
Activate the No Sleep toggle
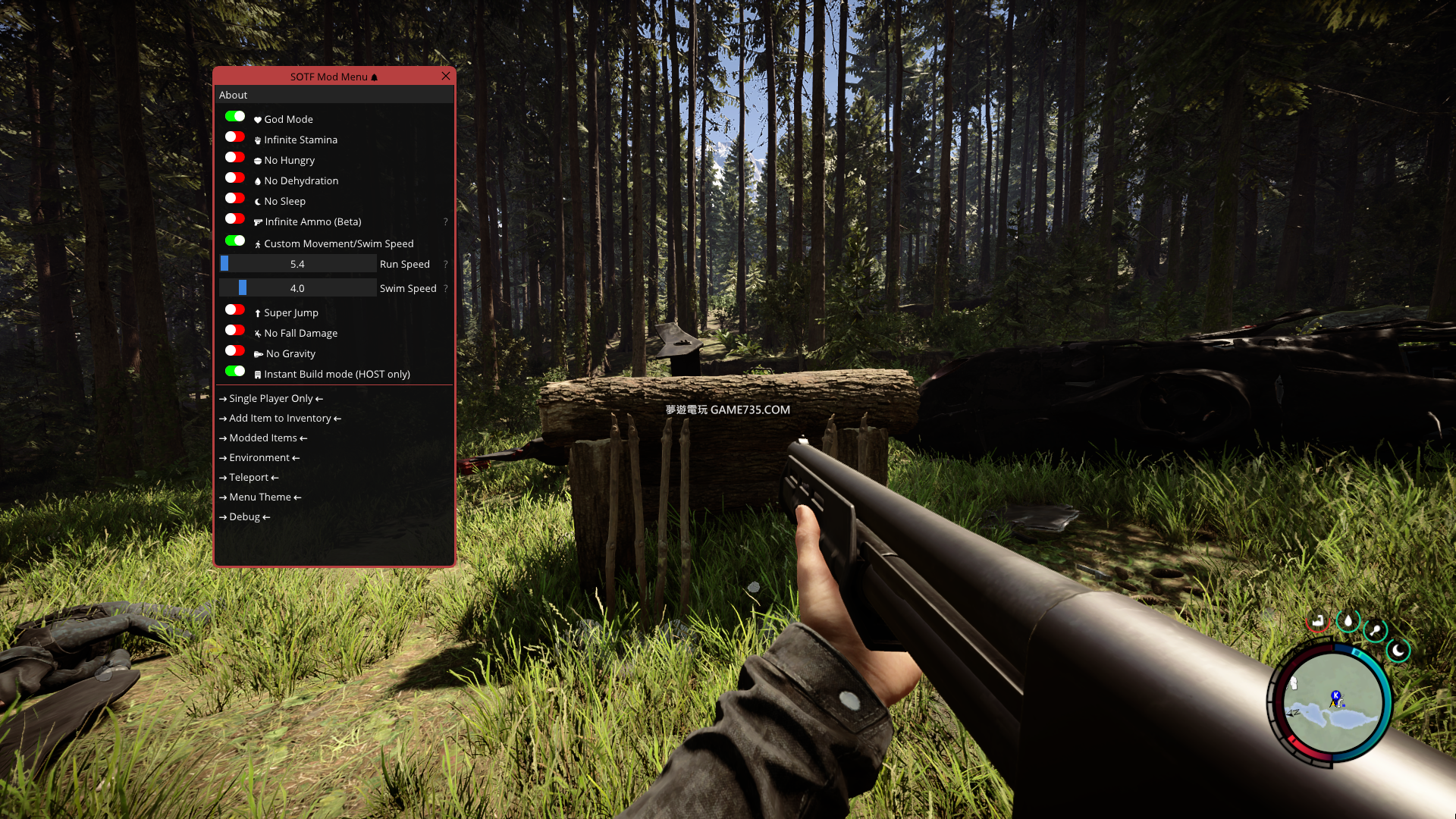[235, 199]
